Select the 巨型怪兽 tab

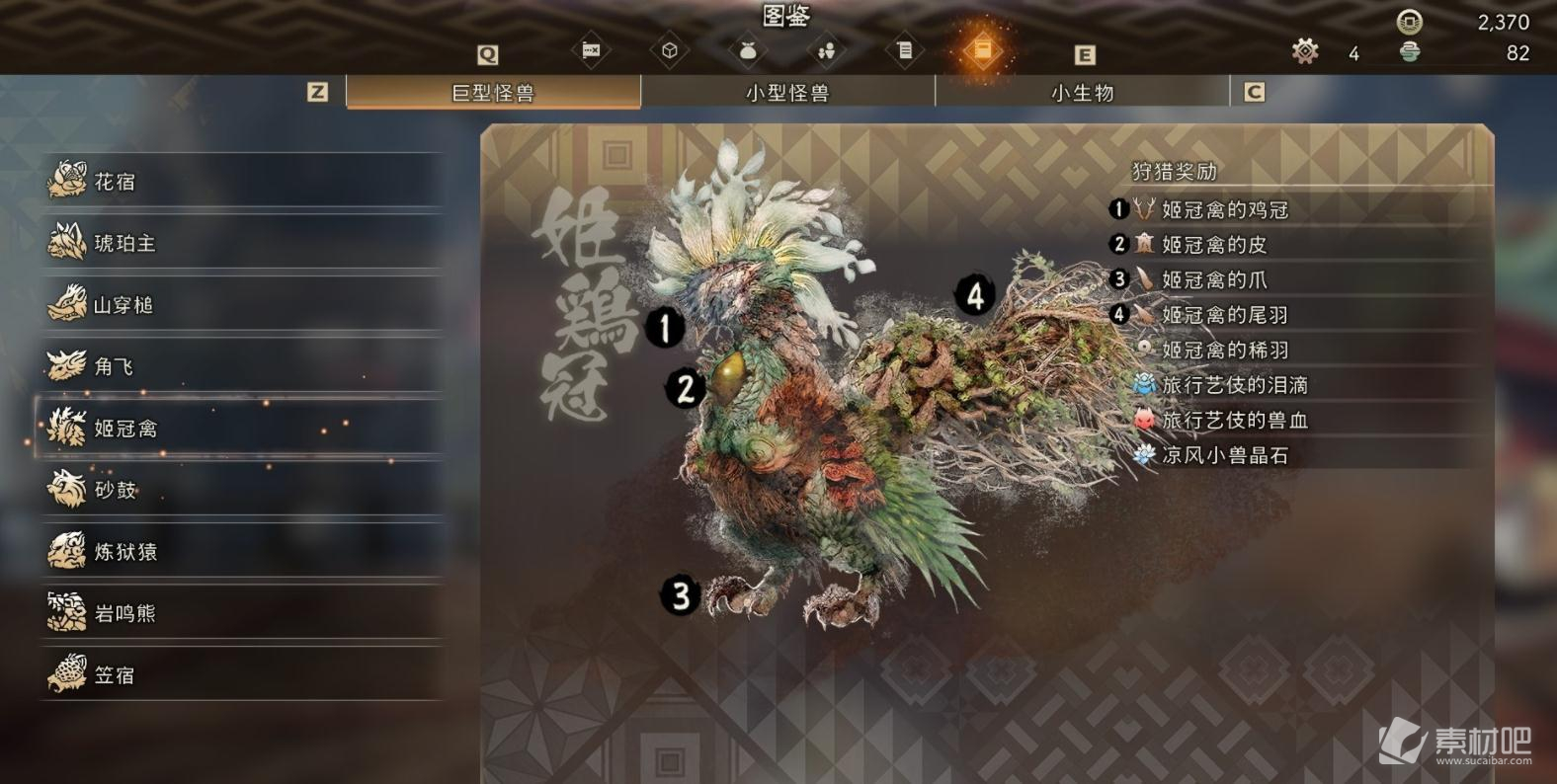(x=493, y=93)
